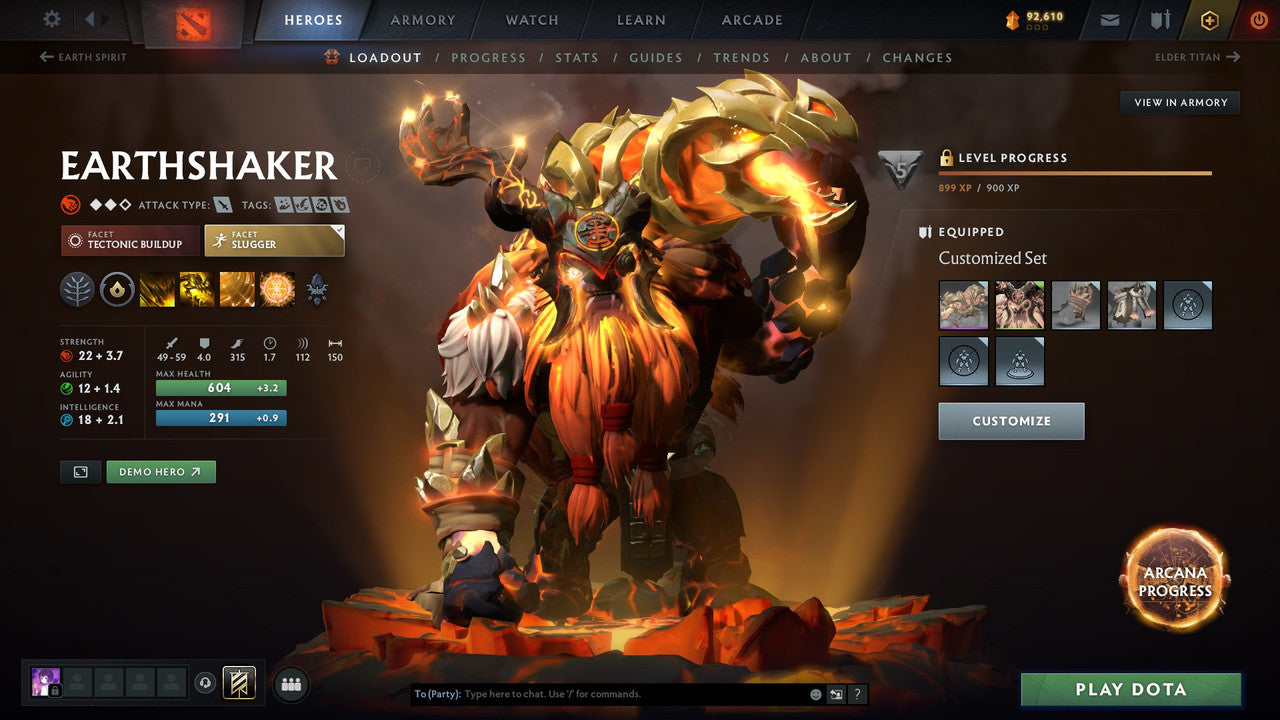
Task: Click the Level Progress XP bar
Action: [x=1075, y=173]
